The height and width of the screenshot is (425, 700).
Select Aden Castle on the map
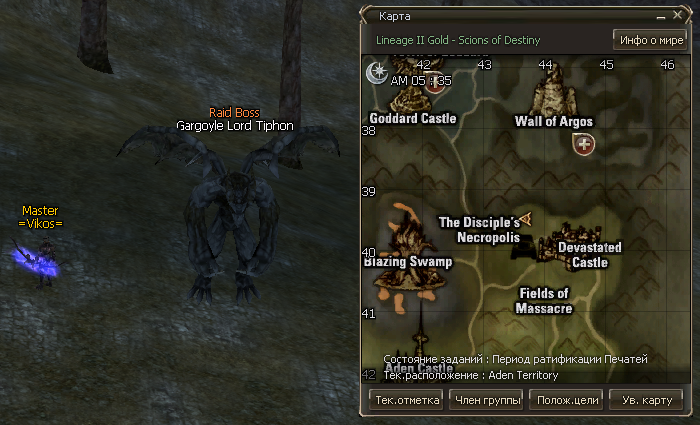point(418,368)
